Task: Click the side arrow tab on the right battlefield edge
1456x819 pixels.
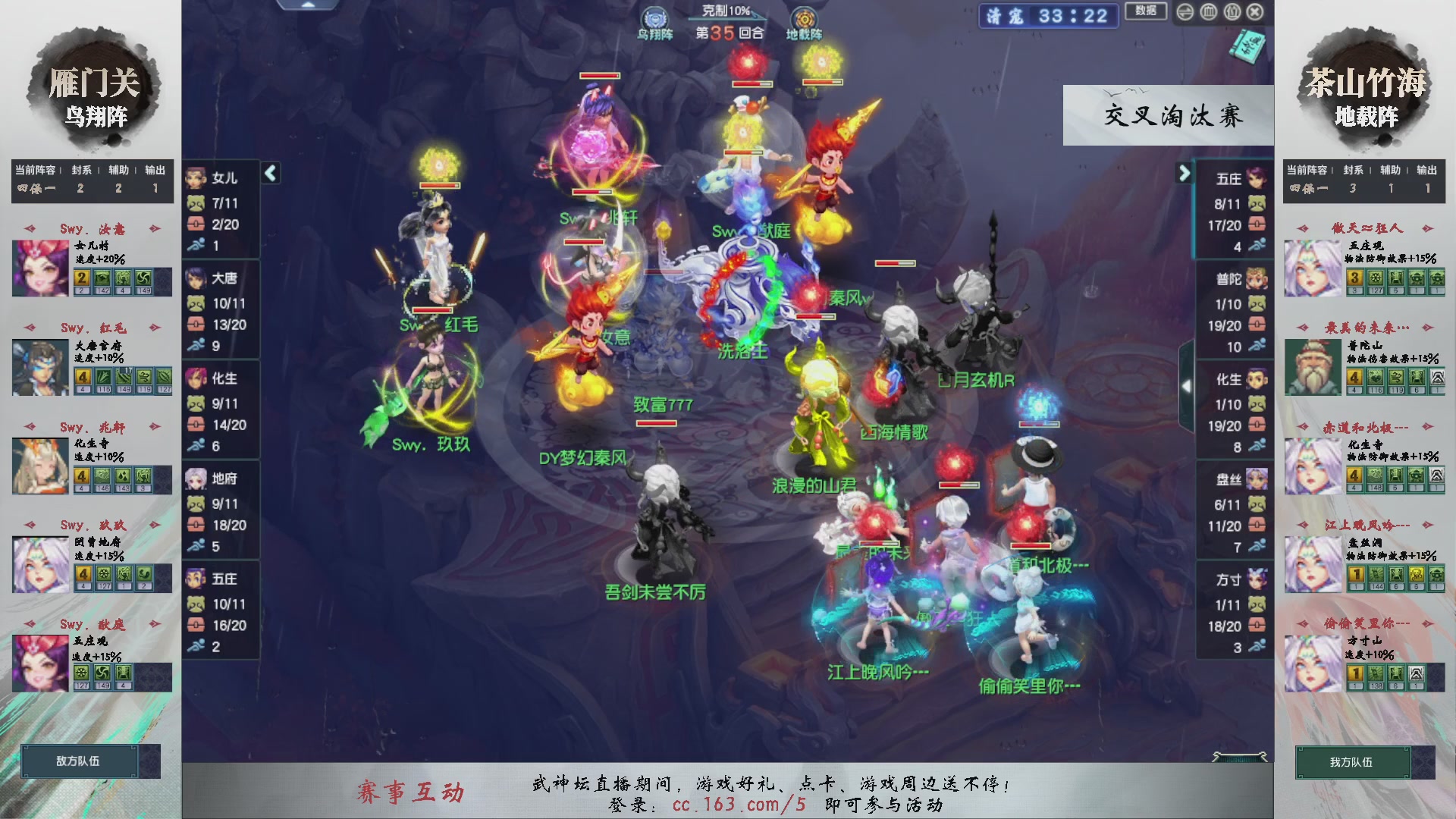Action: [1188, 385]
